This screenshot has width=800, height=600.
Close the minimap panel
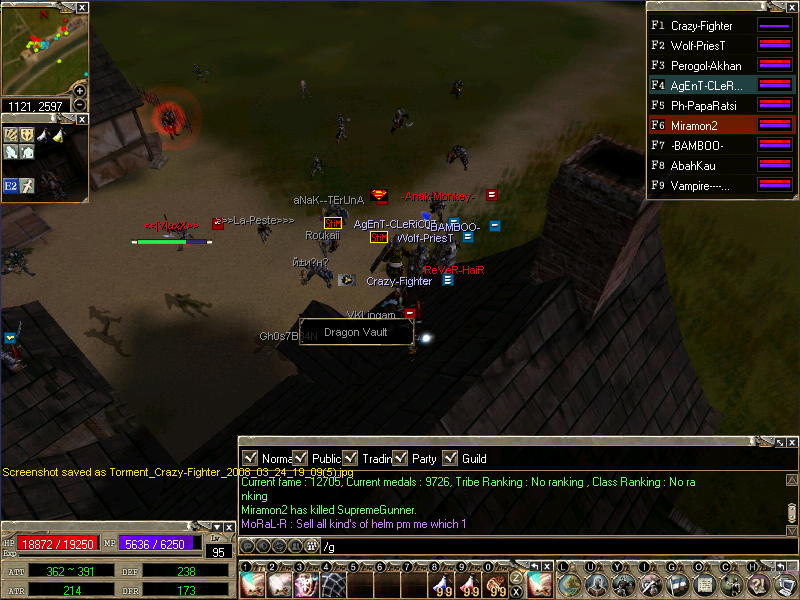tap(82, 7)
